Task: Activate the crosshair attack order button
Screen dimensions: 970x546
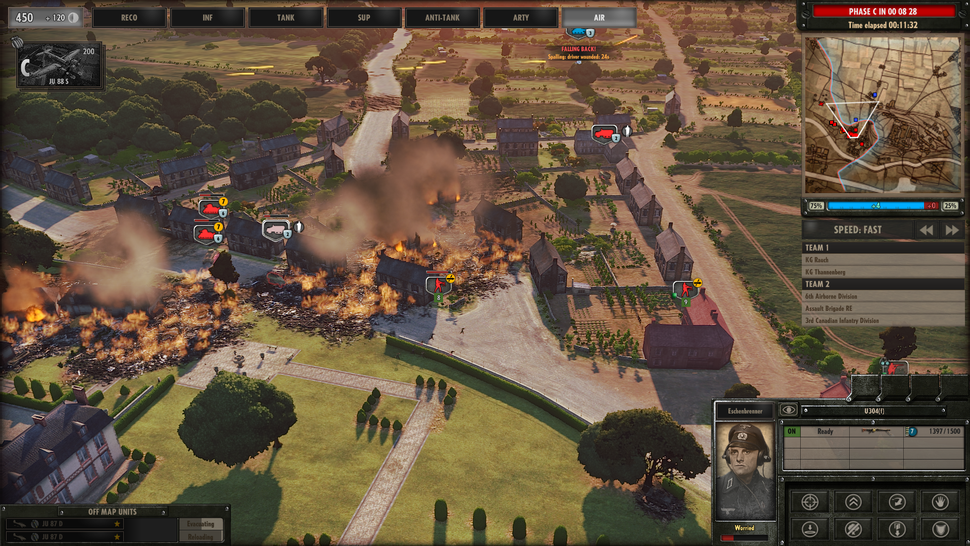Action: pos(810,501)
